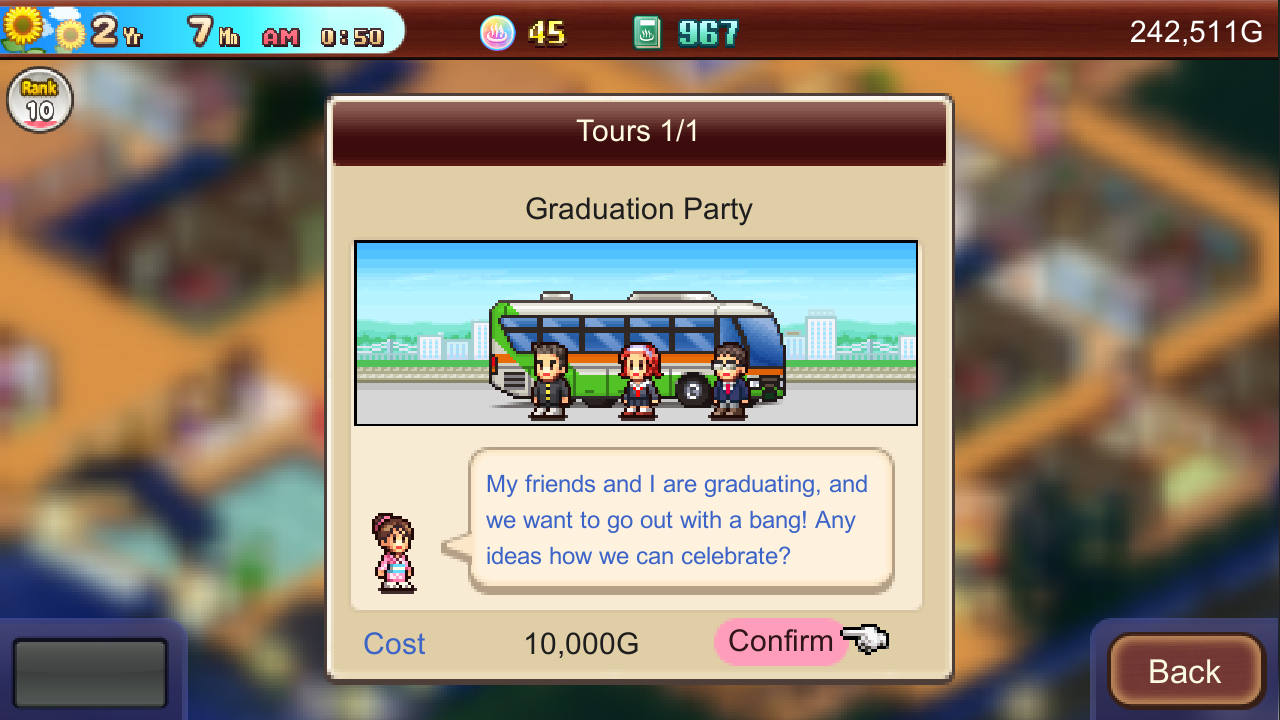Select the Tours 1/1 tab bar
The width and height of the screenshot is (1280, 720).
click(639, 130)
